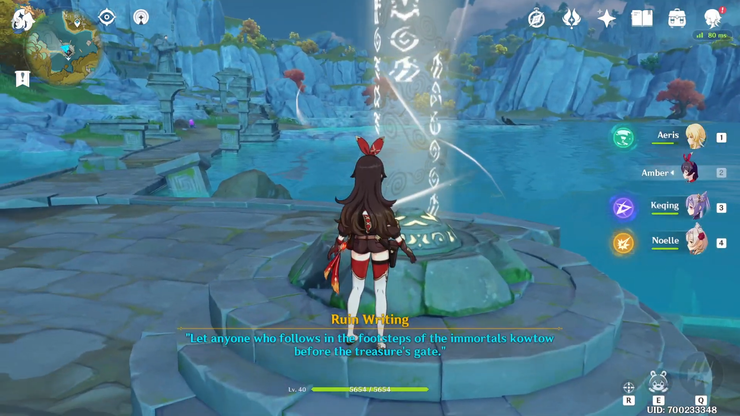
Task: Open the compass icon in the top bar
Action: coord(537,18)
